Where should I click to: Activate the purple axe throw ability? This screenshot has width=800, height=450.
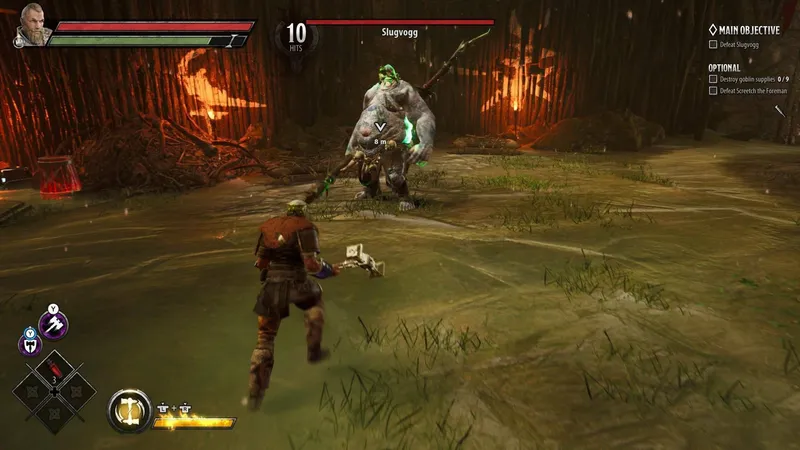pos(52,323)
